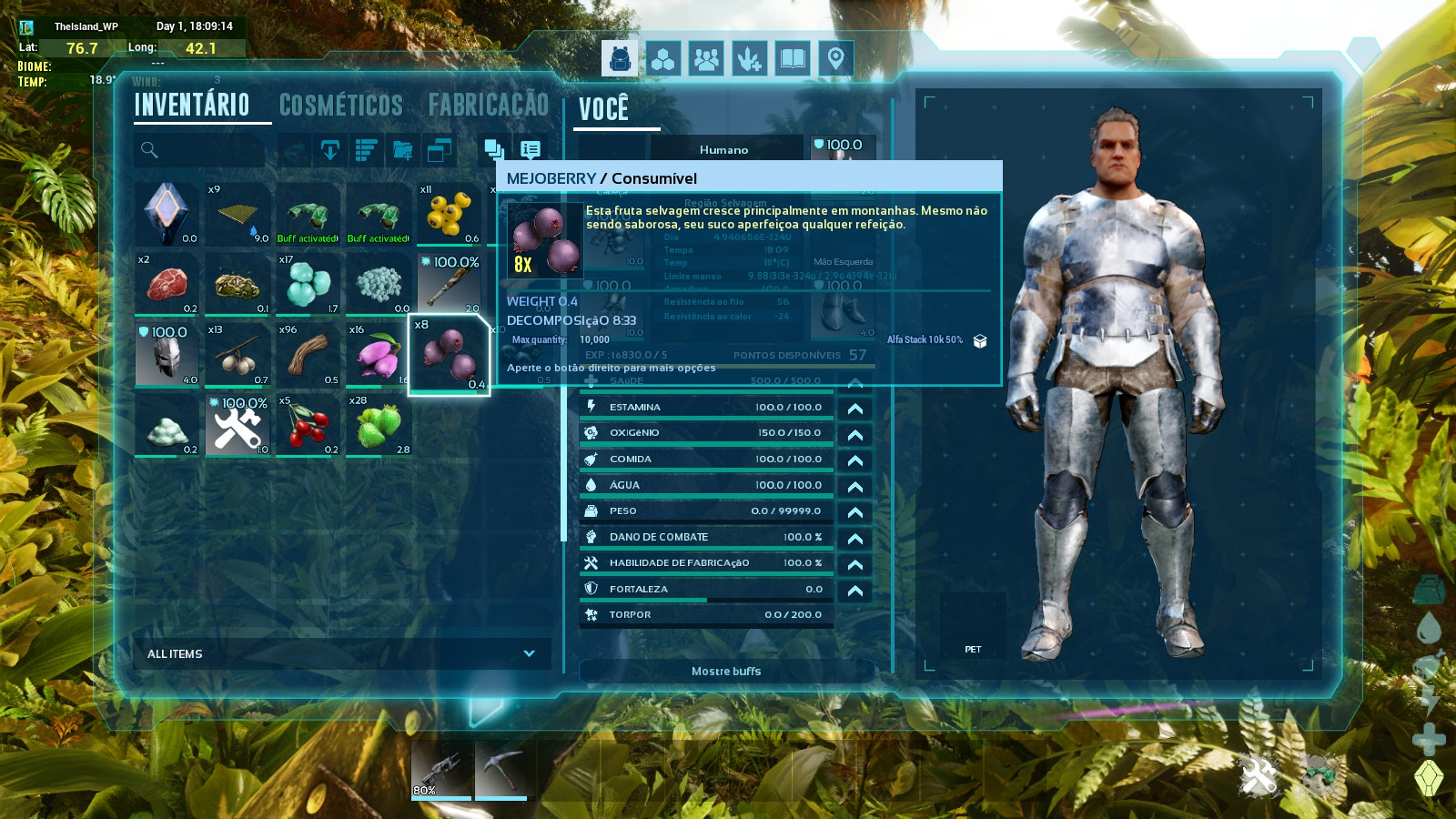
Task: Select the thatch roof piece stack
Action: pyautogui.click(x=237, y=214)
